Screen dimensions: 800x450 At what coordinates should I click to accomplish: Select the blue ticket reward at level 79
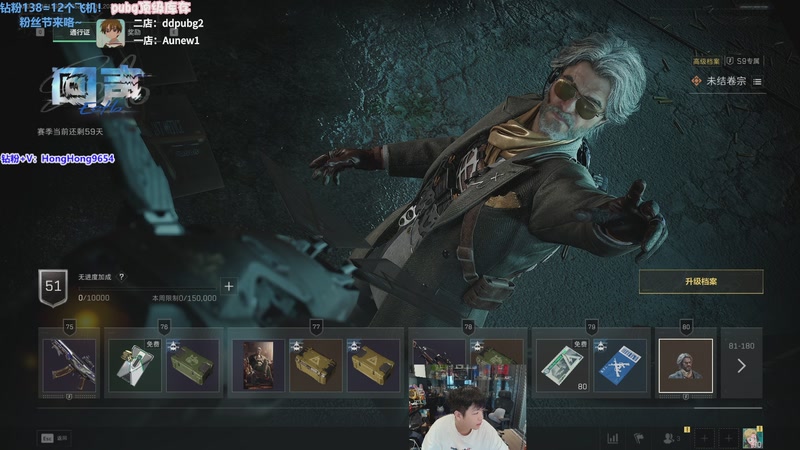pyautogui.click(x=618, y=365)
